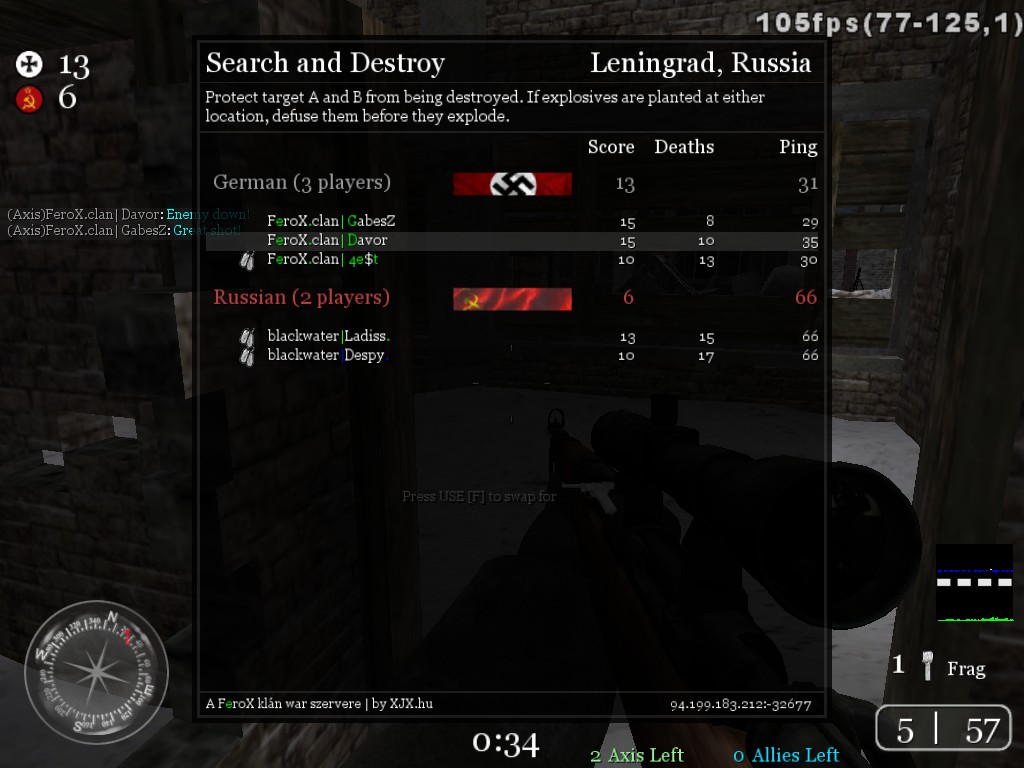Select the blackwater Despy player row

pos(512,356)
